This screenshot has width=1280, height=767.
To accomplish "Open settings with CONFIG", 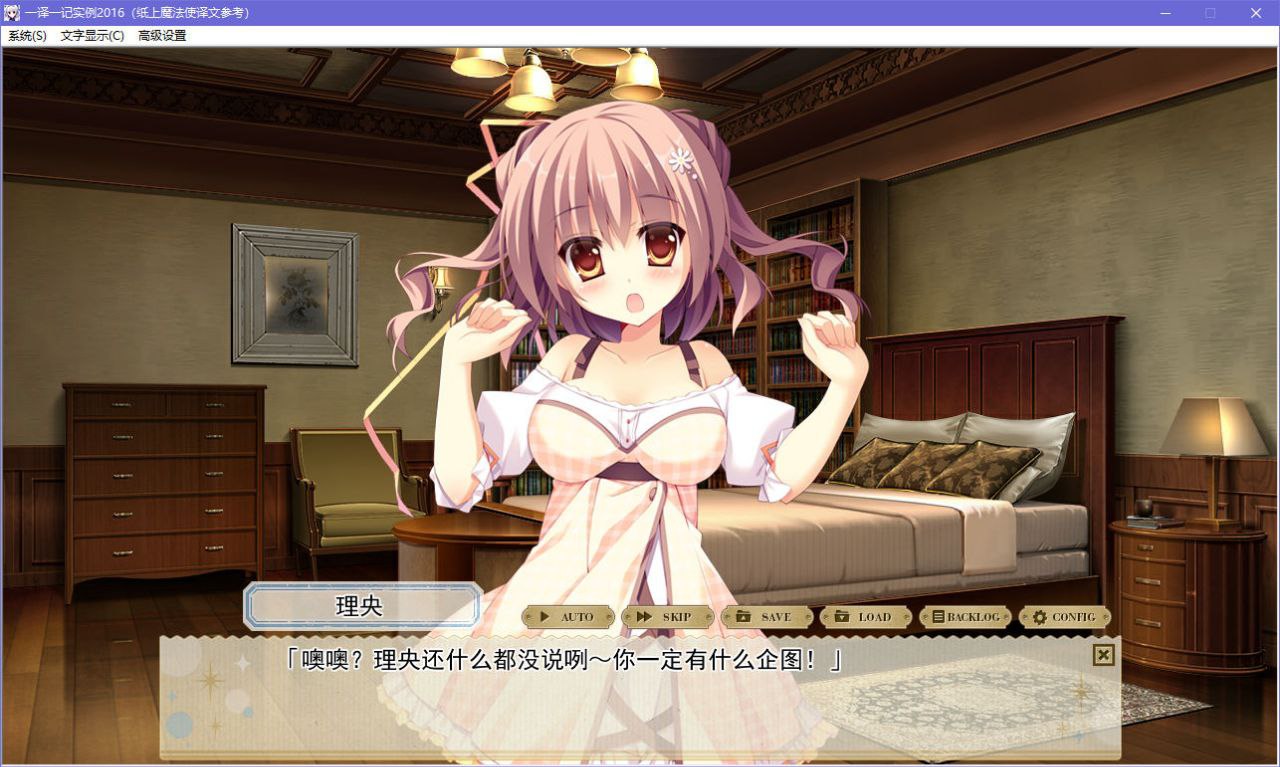I will pyautogui.click(x=1065, y=617).
